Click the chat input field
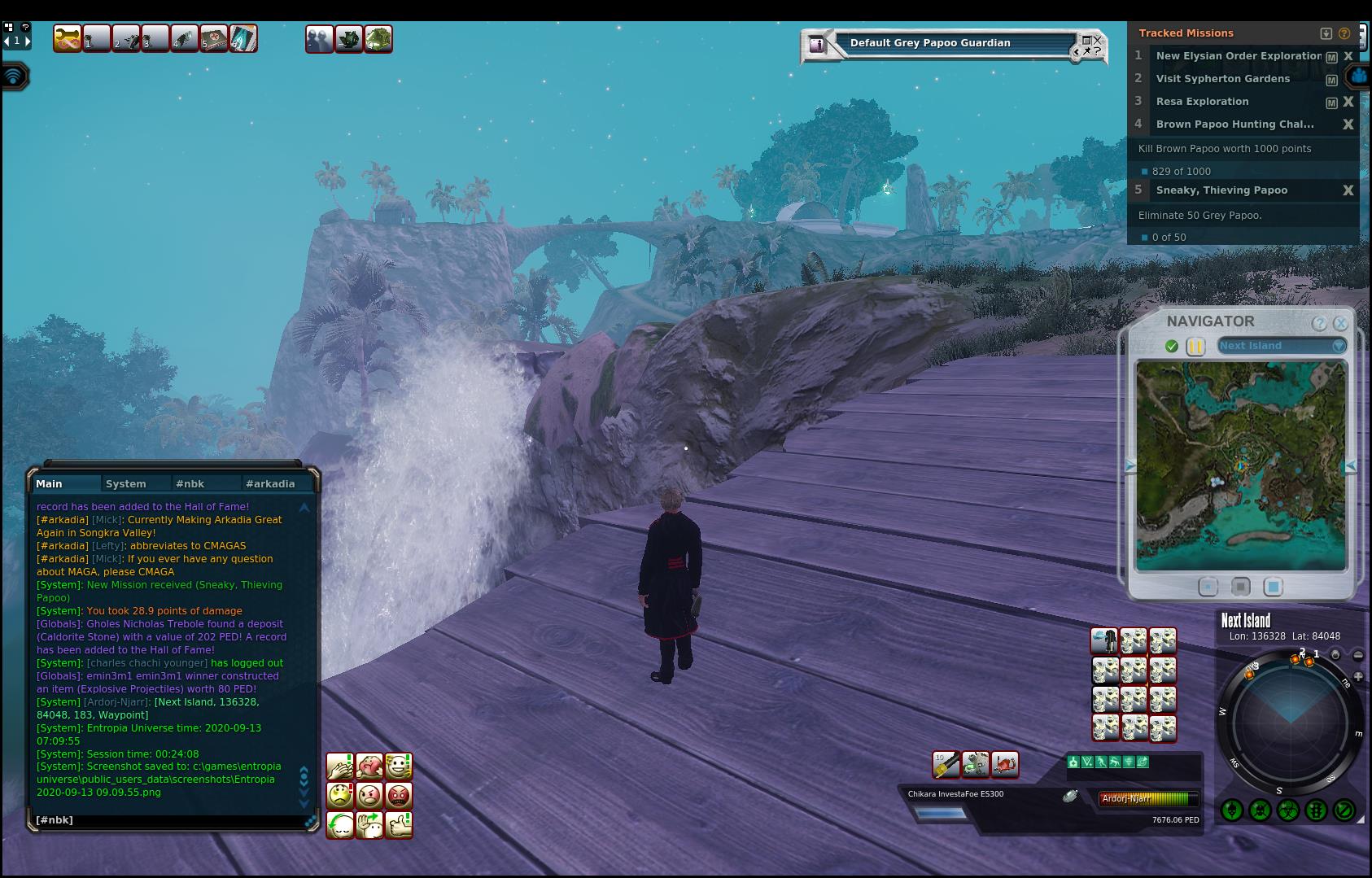The height and width of the screenshot is (878, 1372). [167, 820]
